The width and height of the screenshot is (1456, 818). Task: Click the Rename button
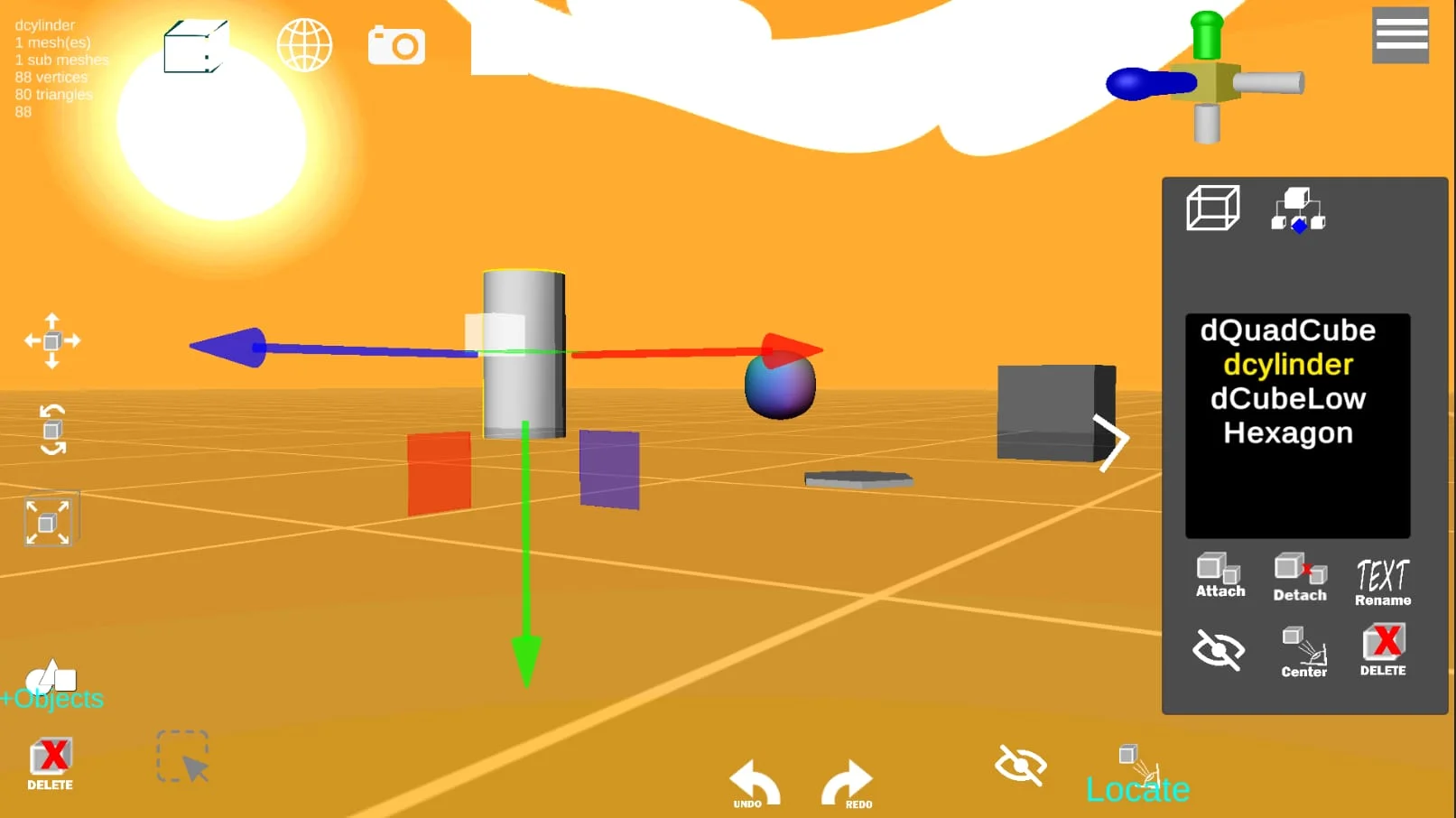1382,579
